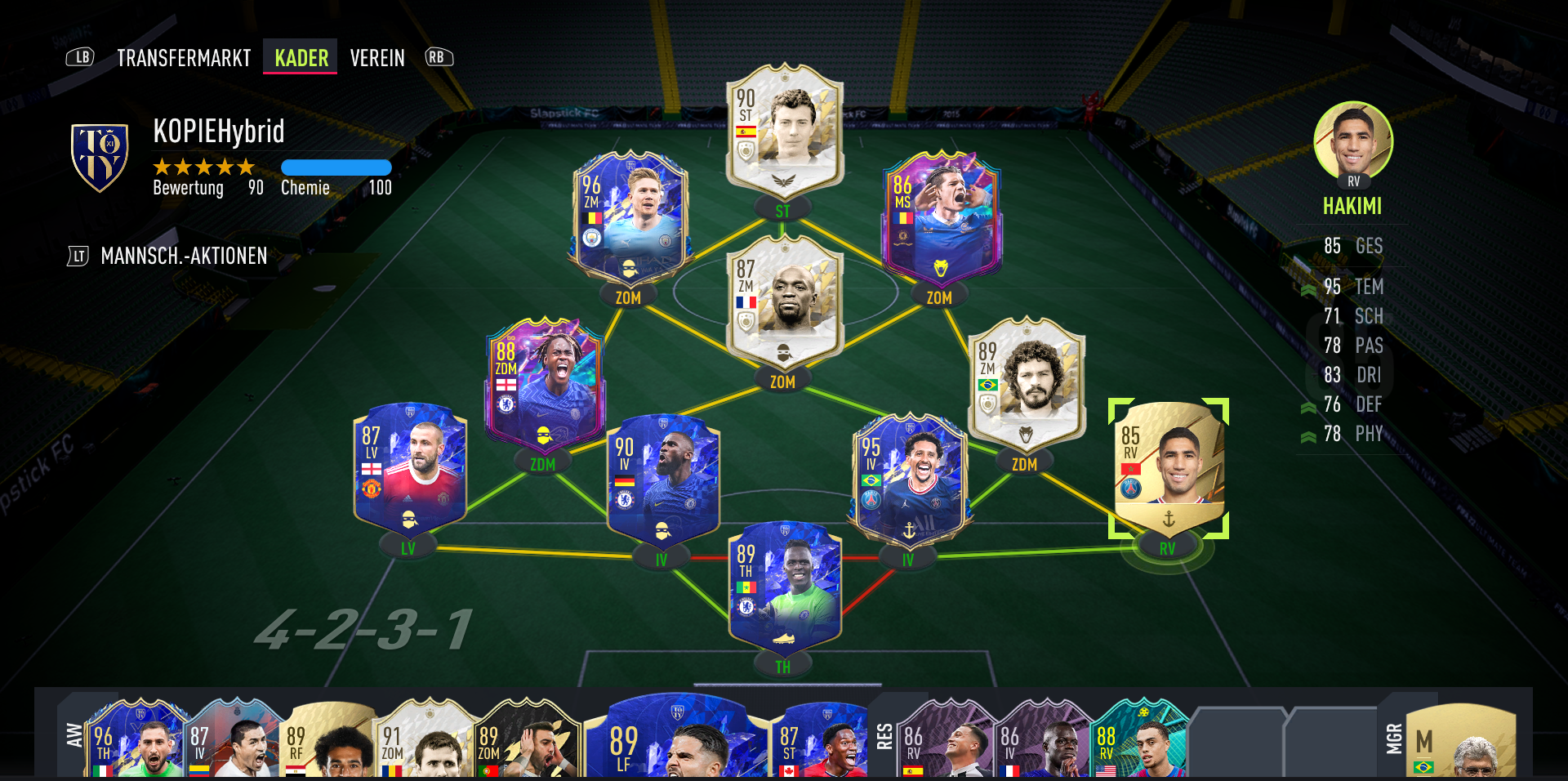The image size is (1568, 781).
Task: Select the 89 ZM Brazilian icon card
Action: pos(1026,384)
